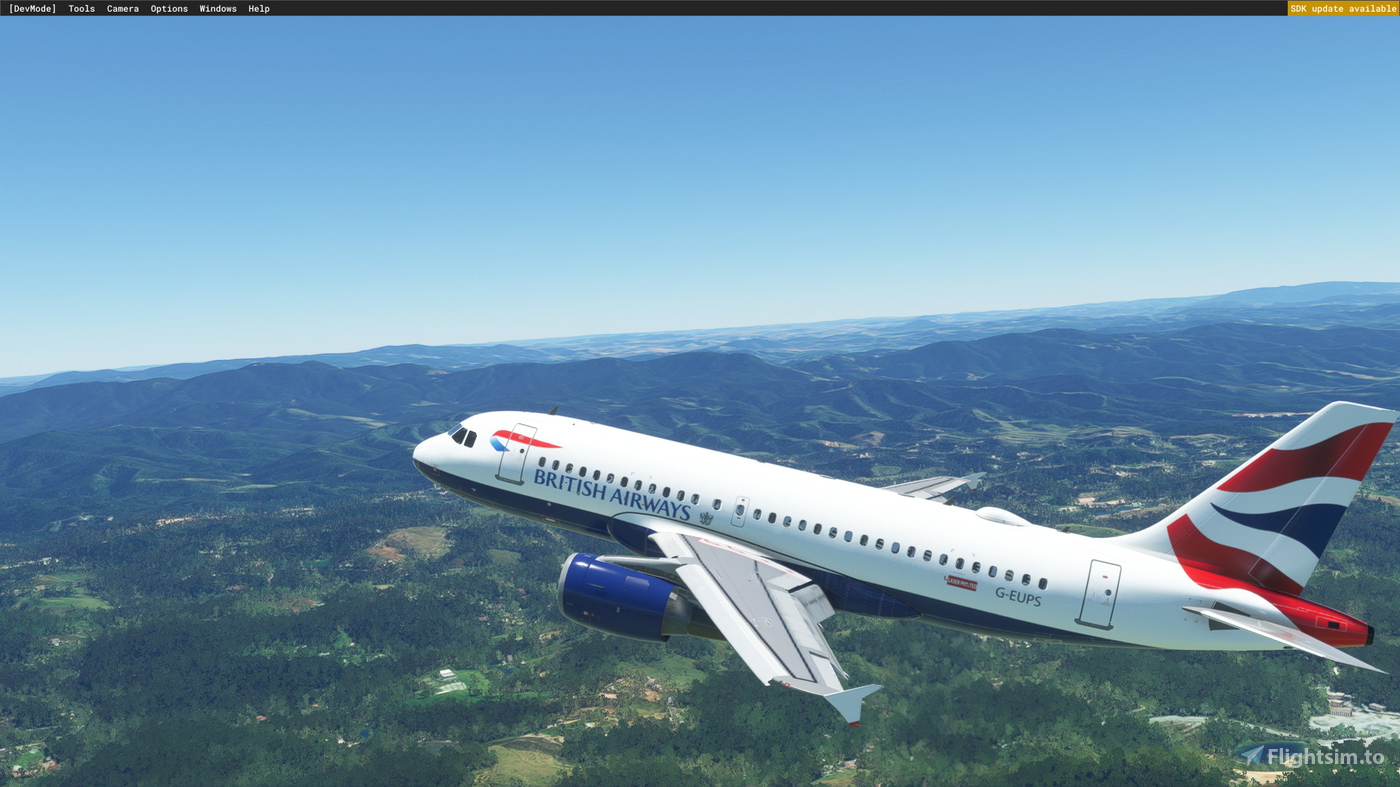This screenshot has height=787, width=1400.
Task: Launch the SDK updater from the notification
Action: coord(1342,8)
